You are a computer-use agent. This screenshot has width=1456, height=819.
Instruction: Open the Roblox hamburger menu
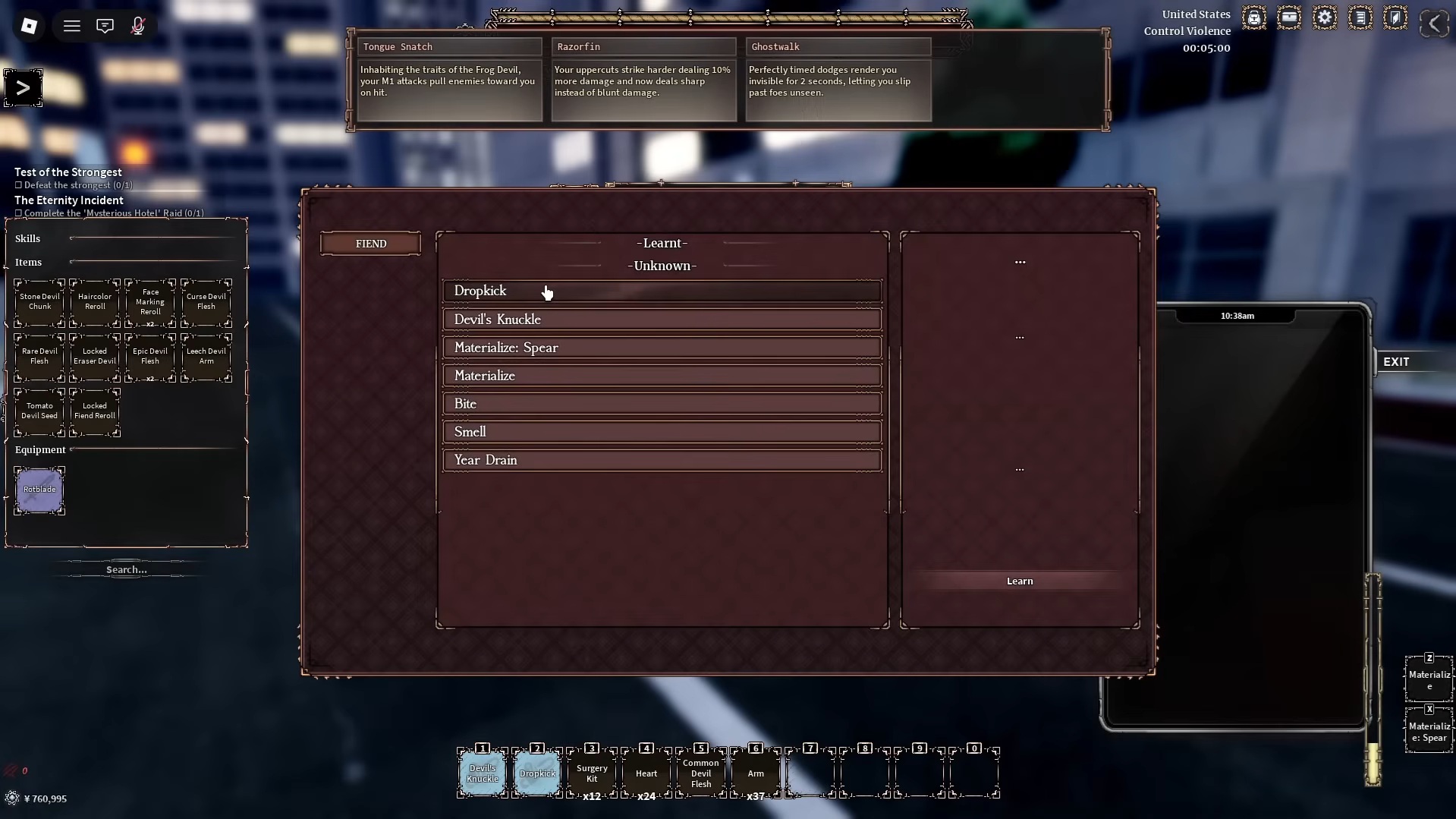(x=72, y=25)
